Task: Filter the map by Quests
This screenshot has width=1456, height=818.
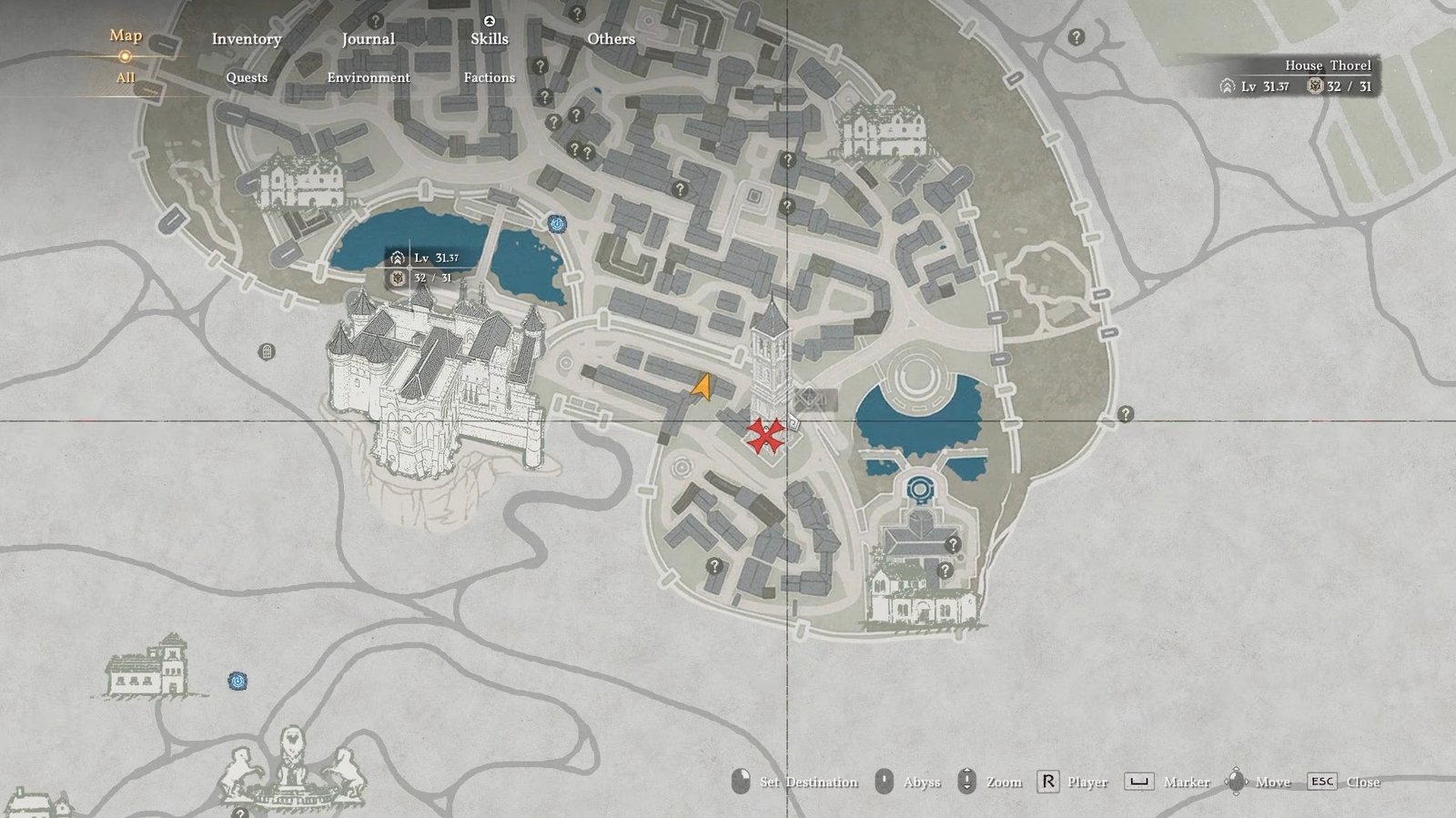Action: pyautogui.click(x=247, y=77)
